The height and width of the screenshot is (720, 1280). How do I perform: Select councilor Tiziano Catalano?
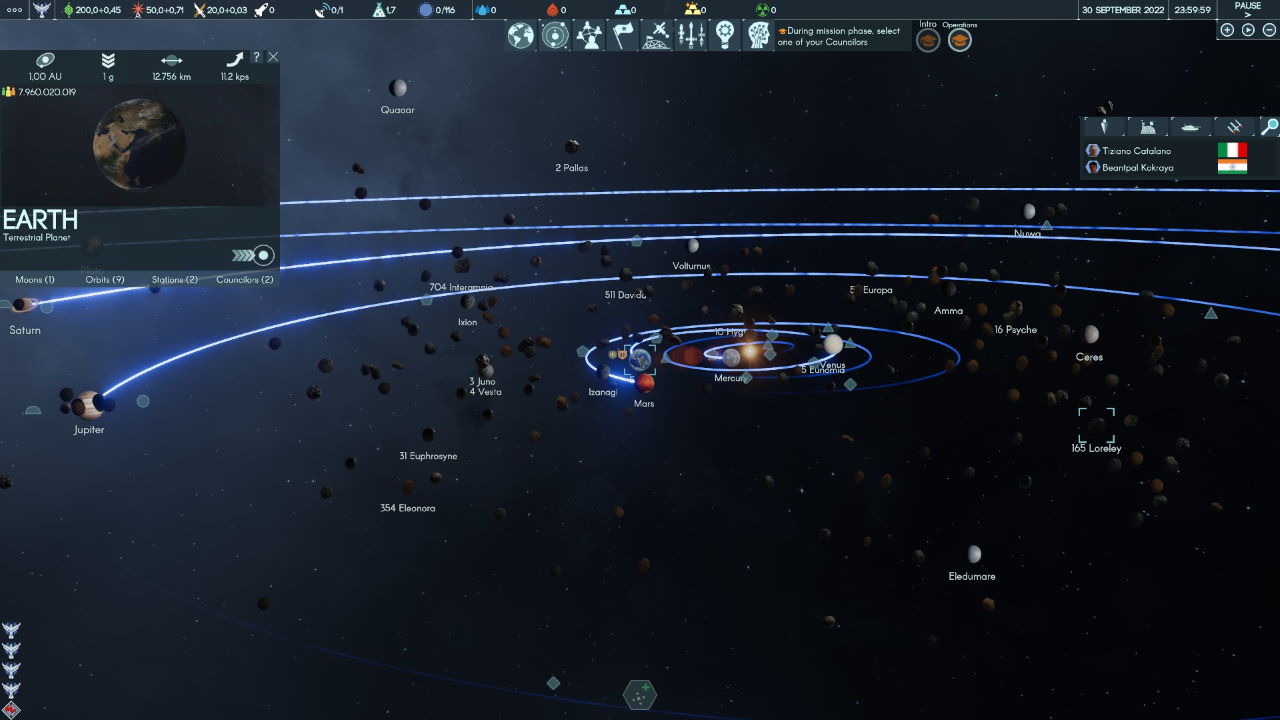[1136, 151]
